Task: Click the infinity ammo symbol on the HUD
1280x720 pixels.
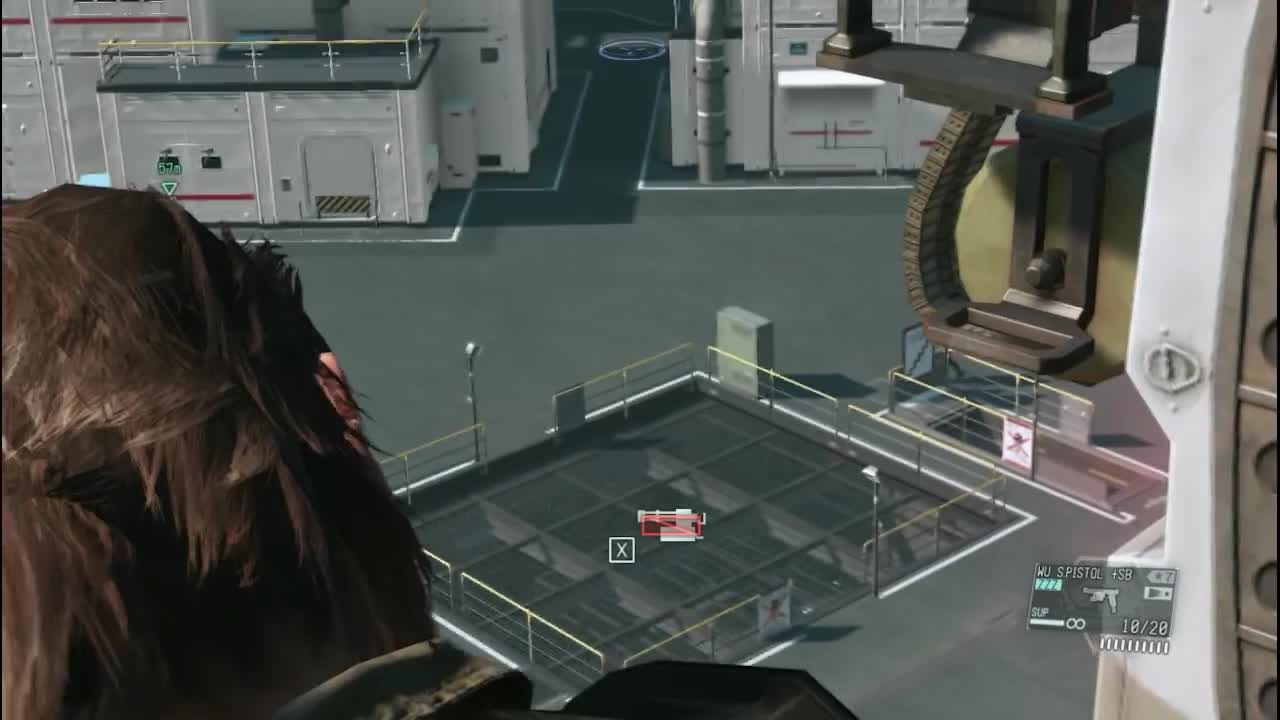Action: point(1075,622)
